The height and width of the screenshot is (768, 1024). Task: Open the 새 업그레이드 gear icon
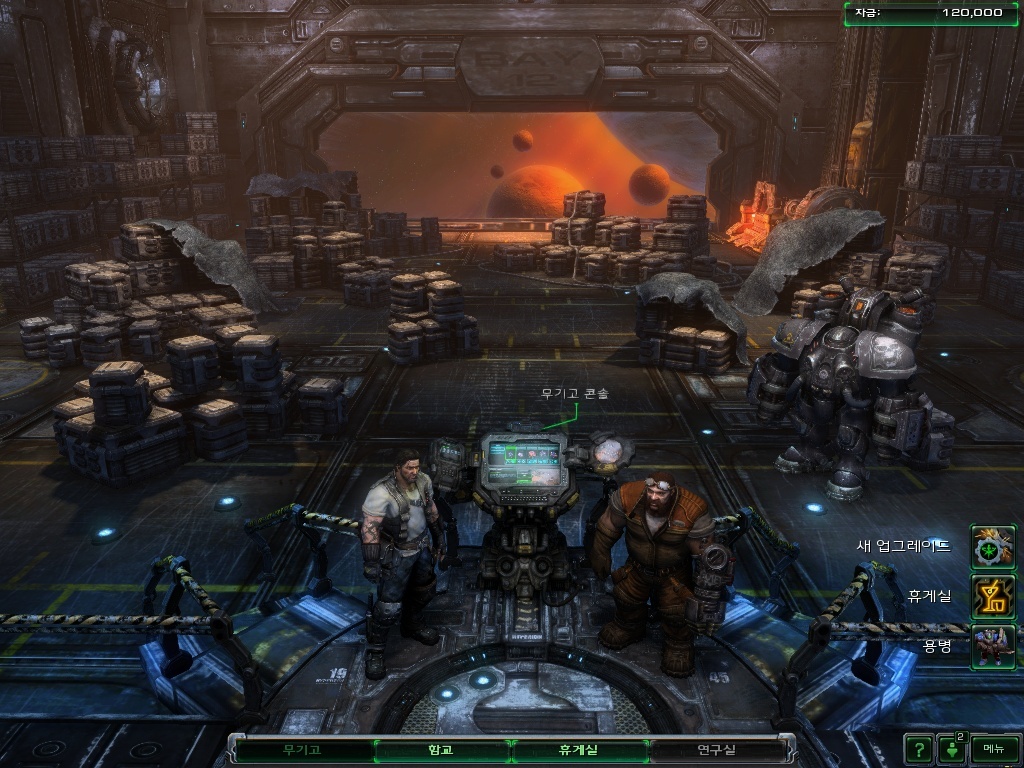(x=993, y=546)
